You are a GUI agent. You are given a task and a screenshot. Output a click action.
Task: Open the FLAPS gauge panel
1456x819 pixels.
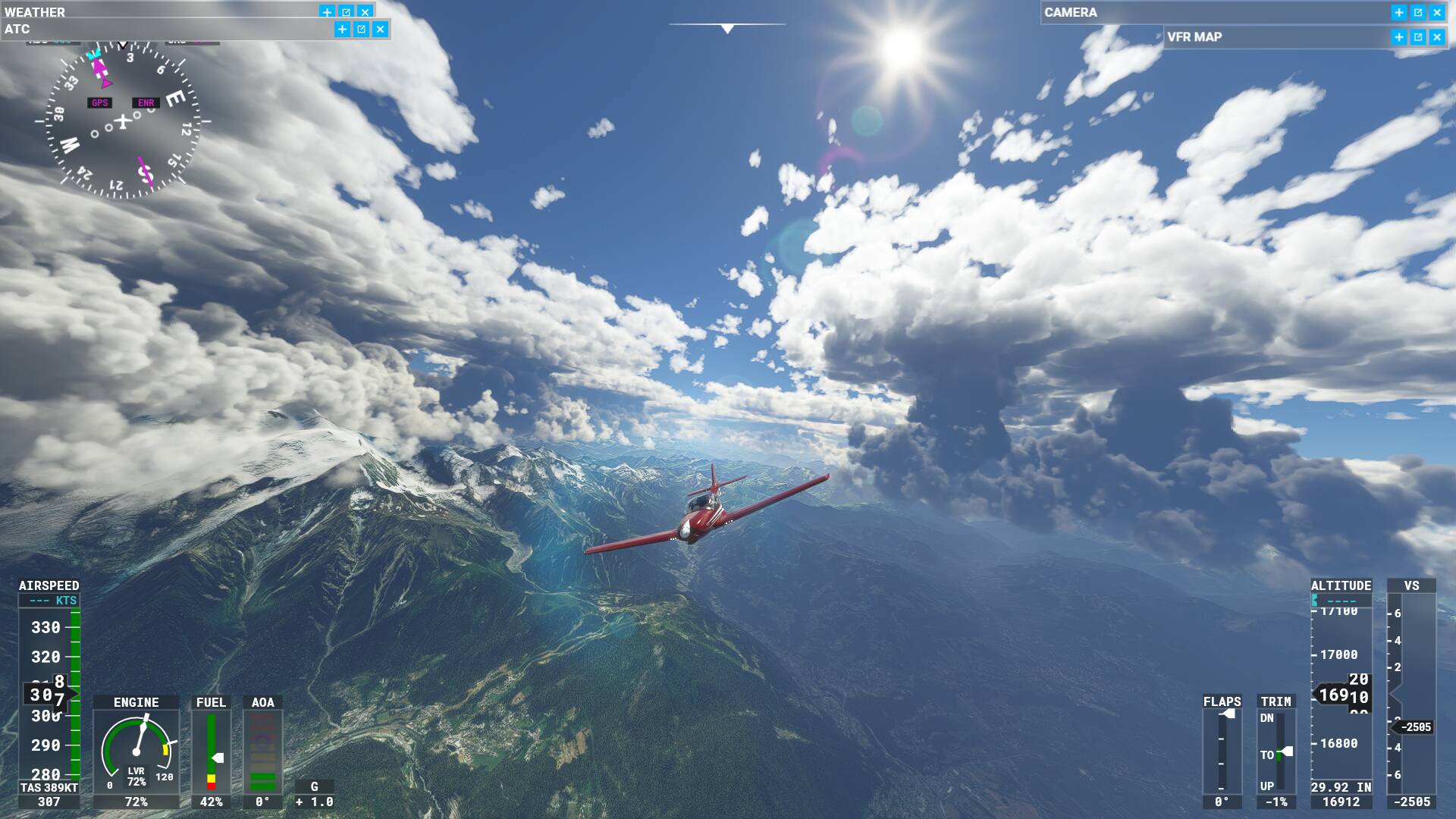coord(1222,747)
